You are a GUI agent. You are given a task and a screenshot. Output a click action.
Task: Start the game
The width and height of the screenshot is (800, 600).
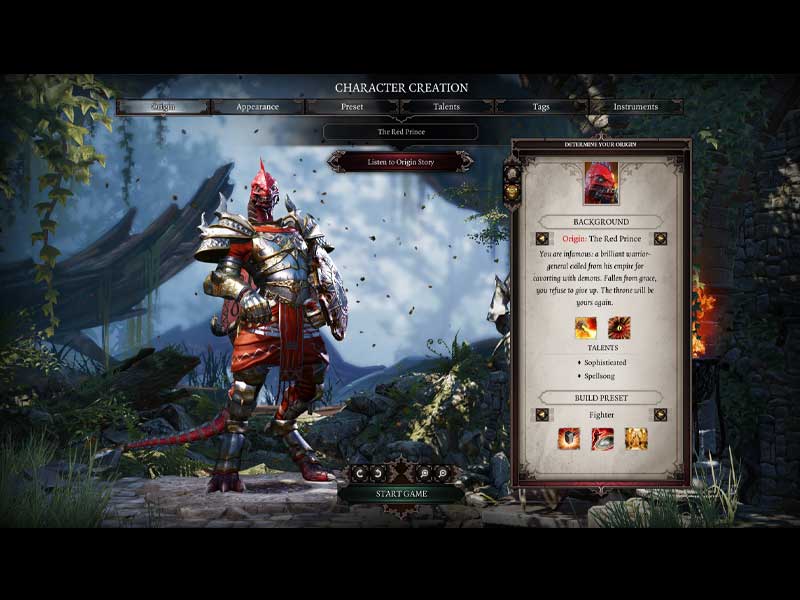tap(400, 493)
